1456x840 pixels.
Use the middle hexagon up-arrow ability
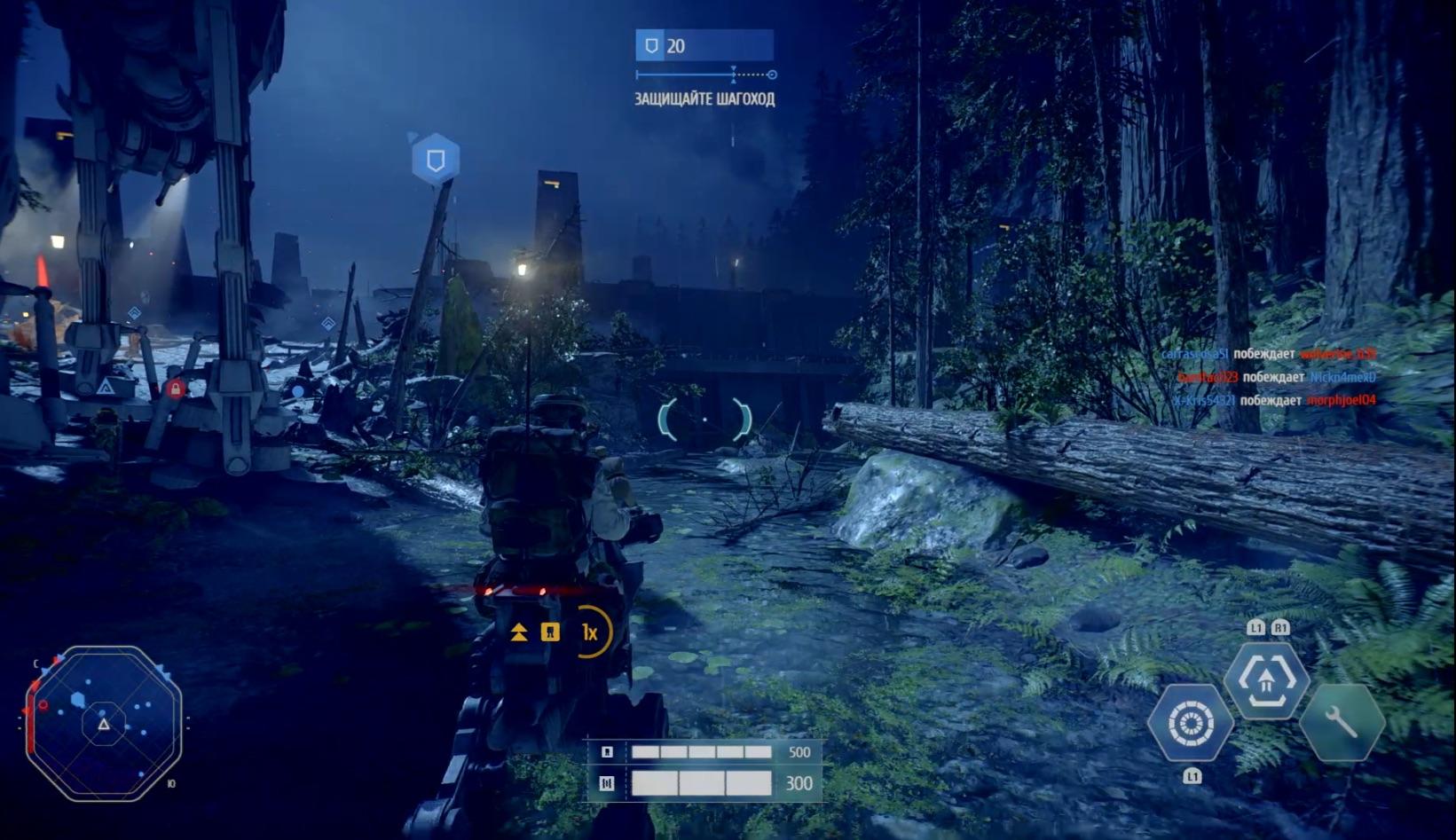tap(1266, 680)
